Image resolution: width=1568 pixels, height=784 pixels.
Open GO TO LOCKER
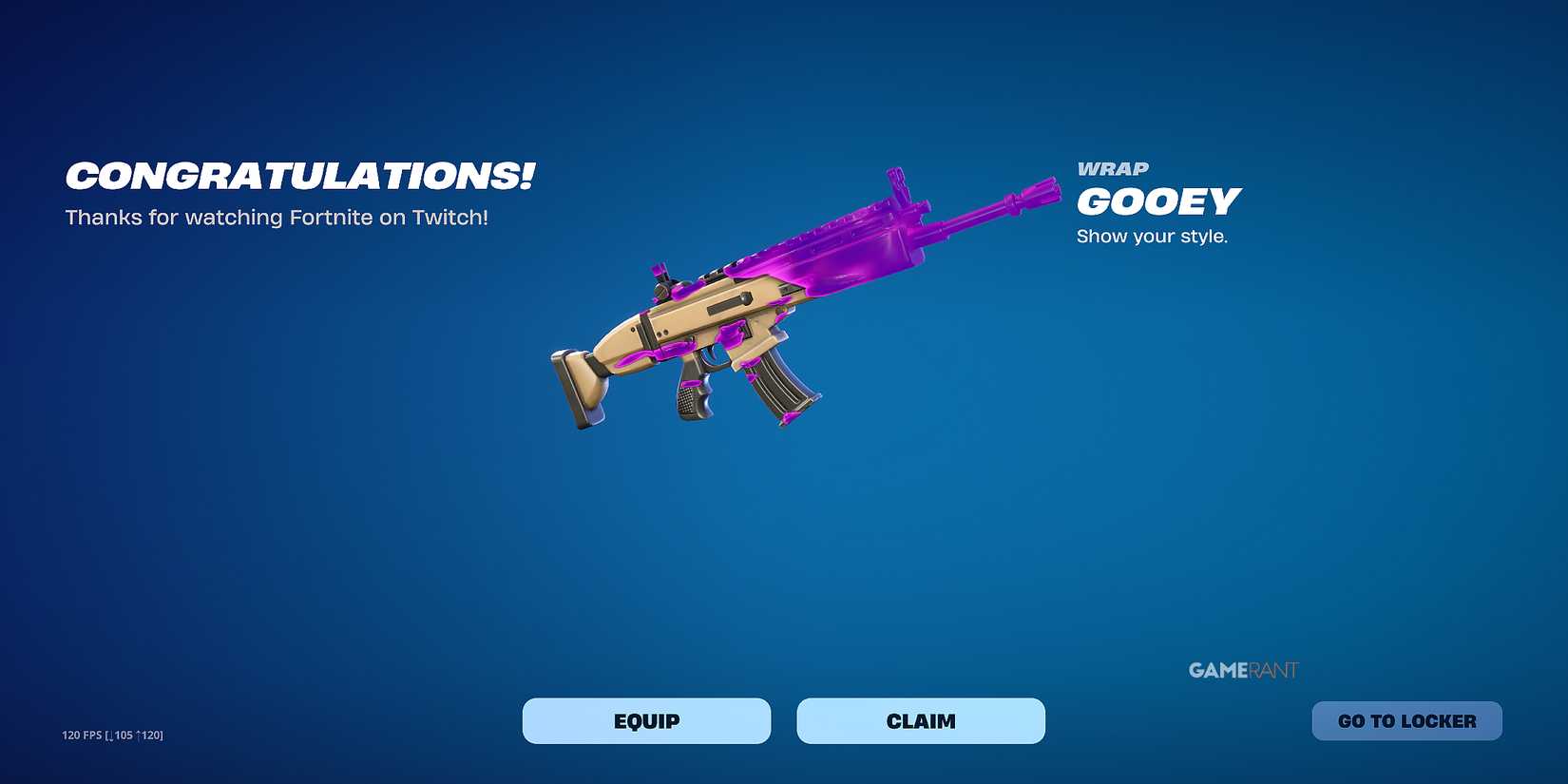[x=1406, y=720]
